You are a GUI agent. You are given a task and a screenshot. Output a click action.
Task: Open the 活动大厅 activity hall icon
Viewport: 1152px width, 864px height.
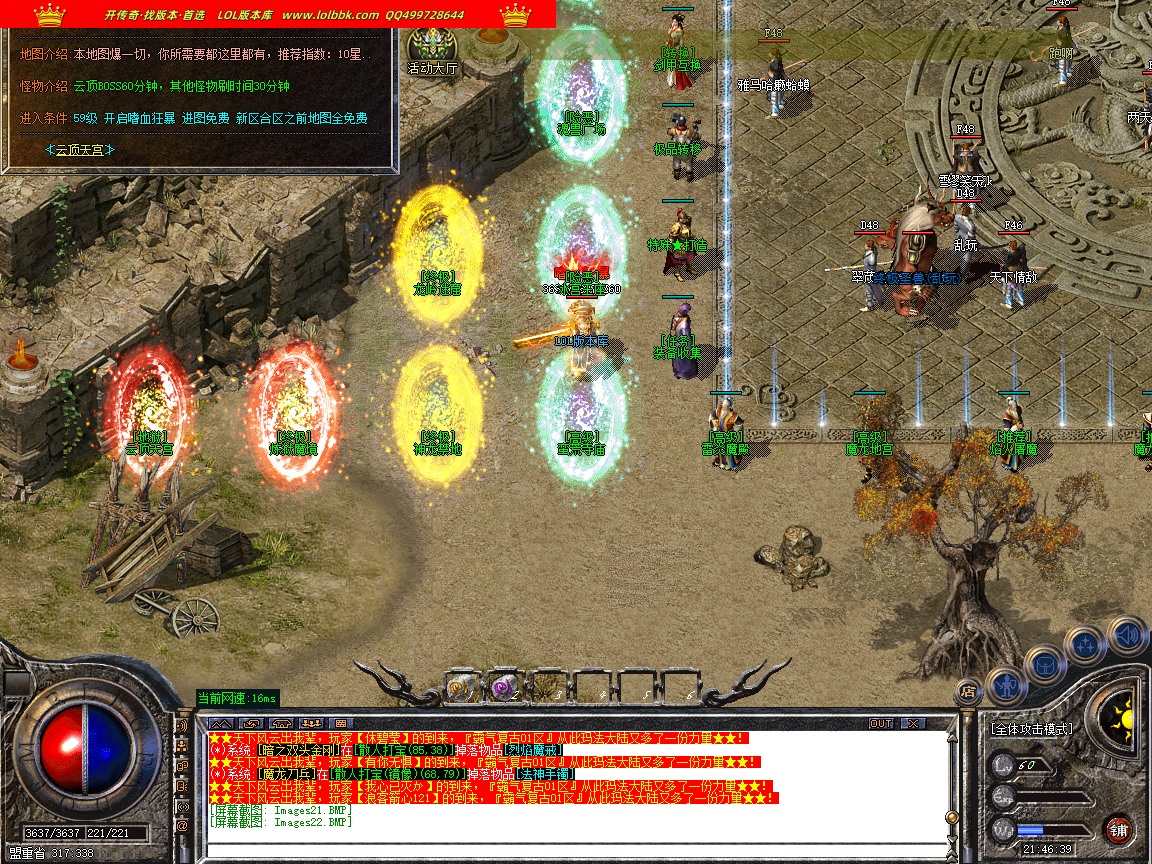pos(432,50)
